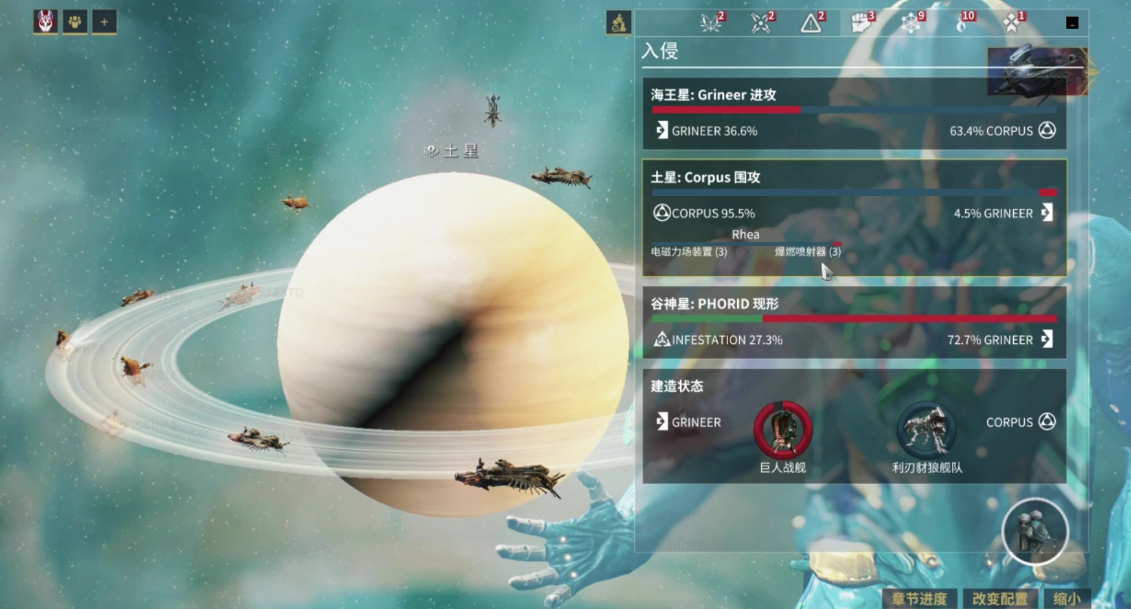The height and width of the screenshot is (609, 1131).
Task: Switch to the raised fist tab
Action: (x=861, y=23)
